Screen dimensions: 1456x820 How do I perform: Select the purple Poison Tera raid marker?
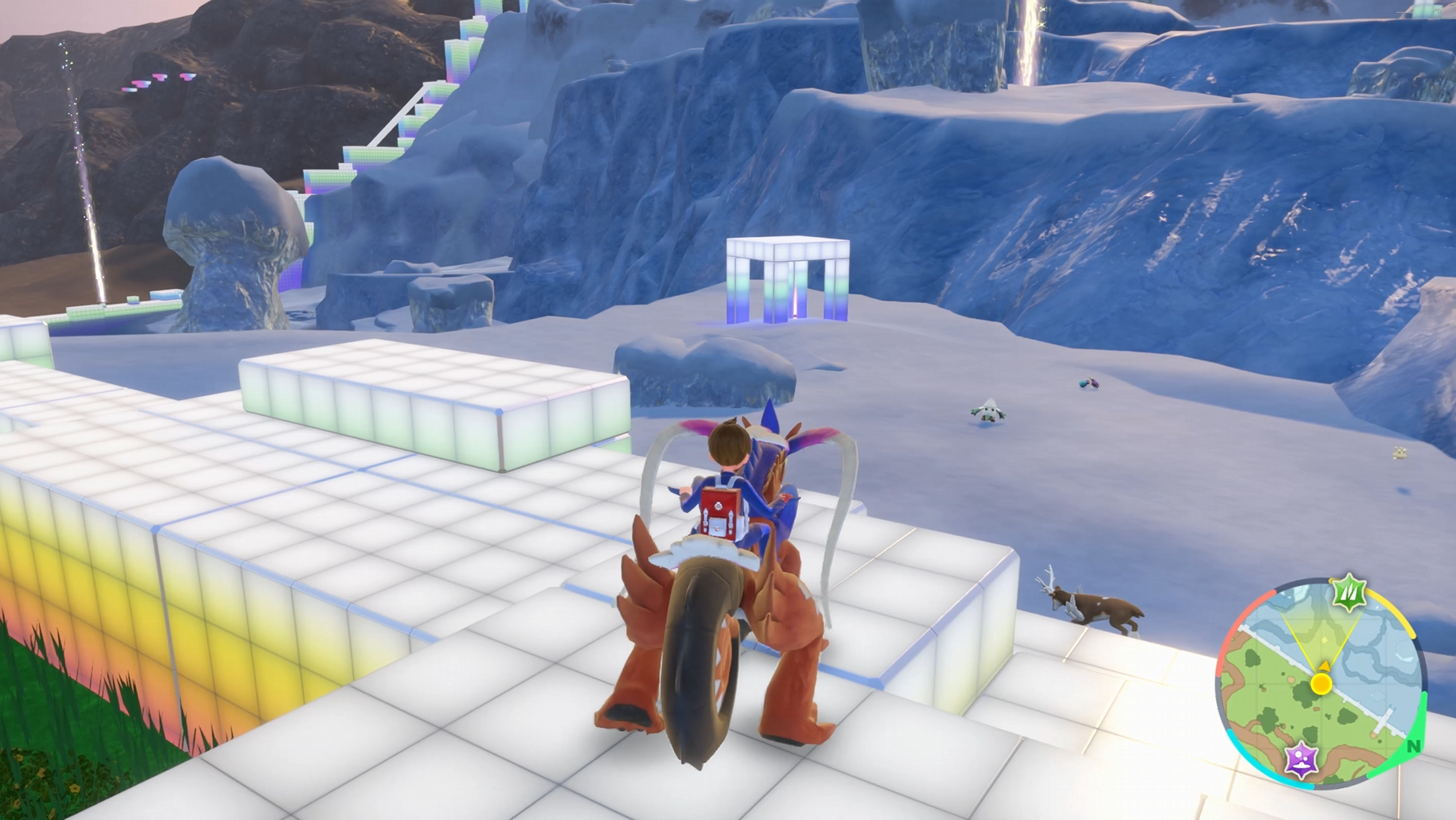[x=1302, y=759]
